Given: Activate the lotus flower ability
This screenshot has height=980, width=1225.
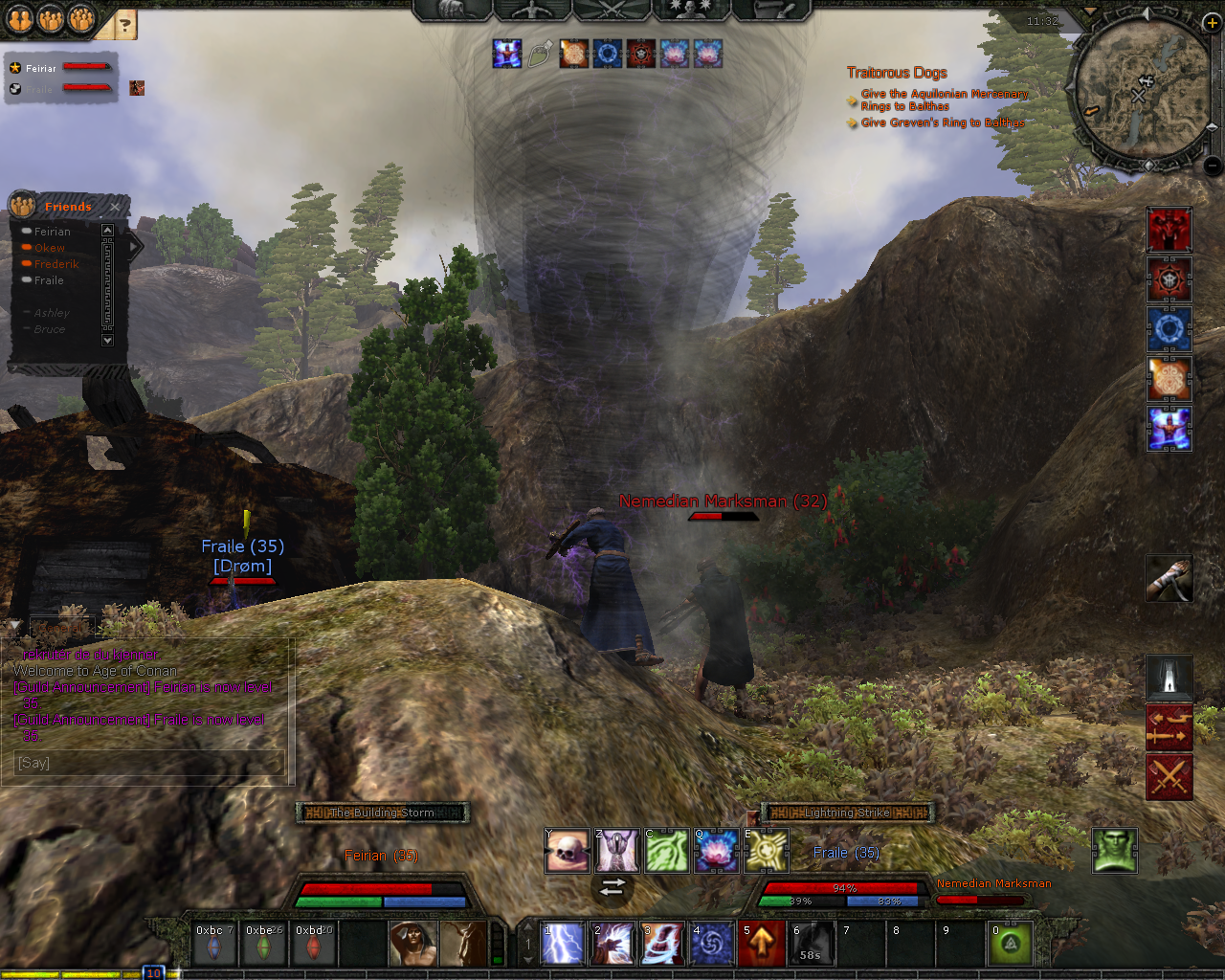Looking at the screenshot, I should pyautogui.click(x=717, y=852).
